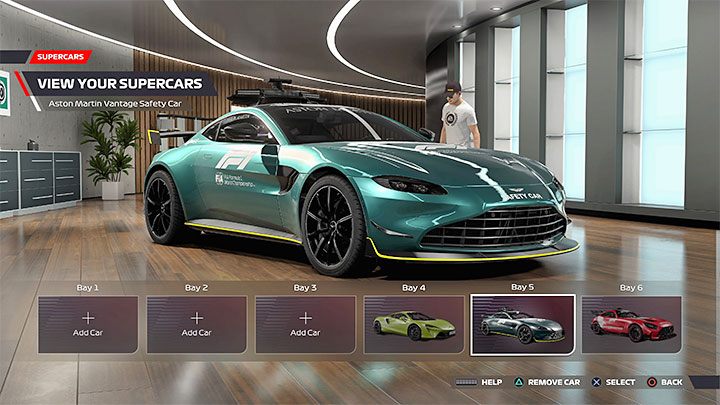Add a car to Bay 1
The image size is (720, 405).
88,324
